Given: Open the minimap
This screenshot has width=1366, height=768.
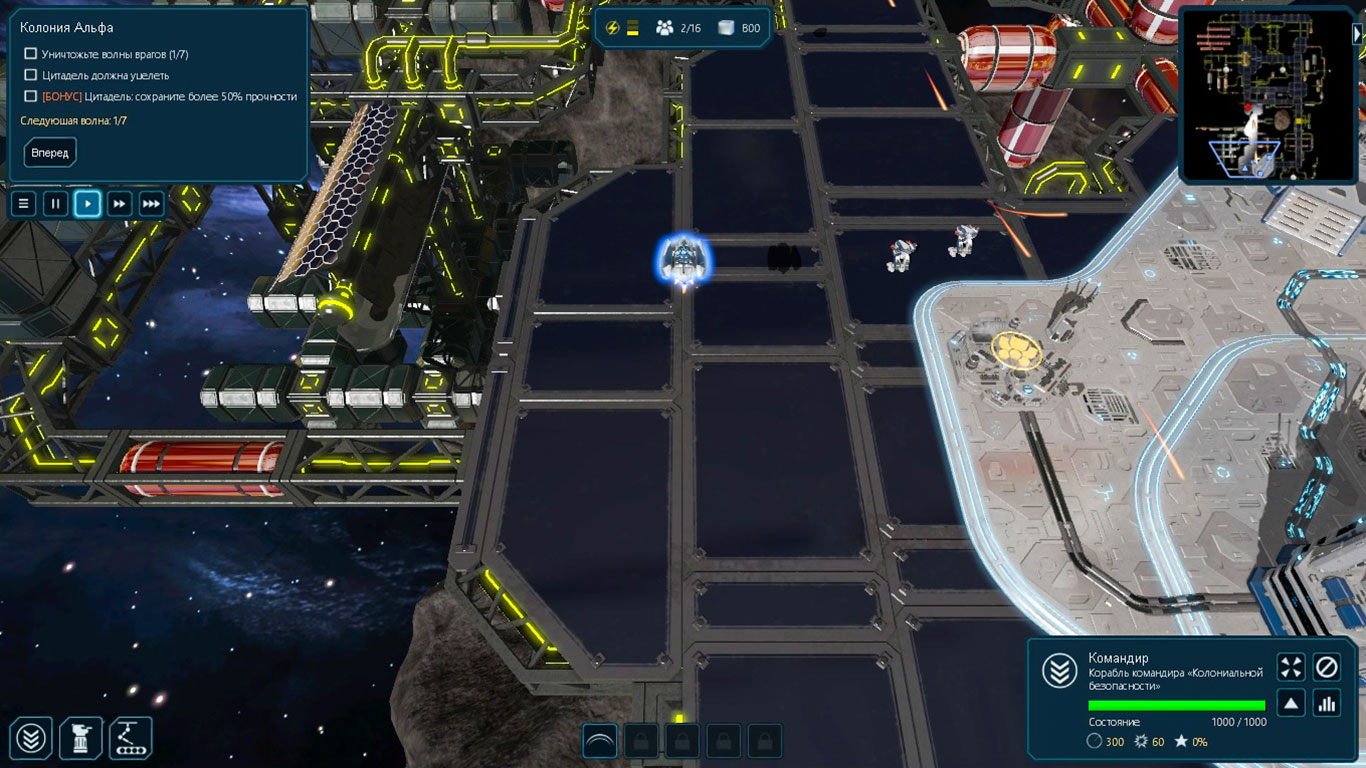Looking at the screenshot, I should tap(1263, 96).
